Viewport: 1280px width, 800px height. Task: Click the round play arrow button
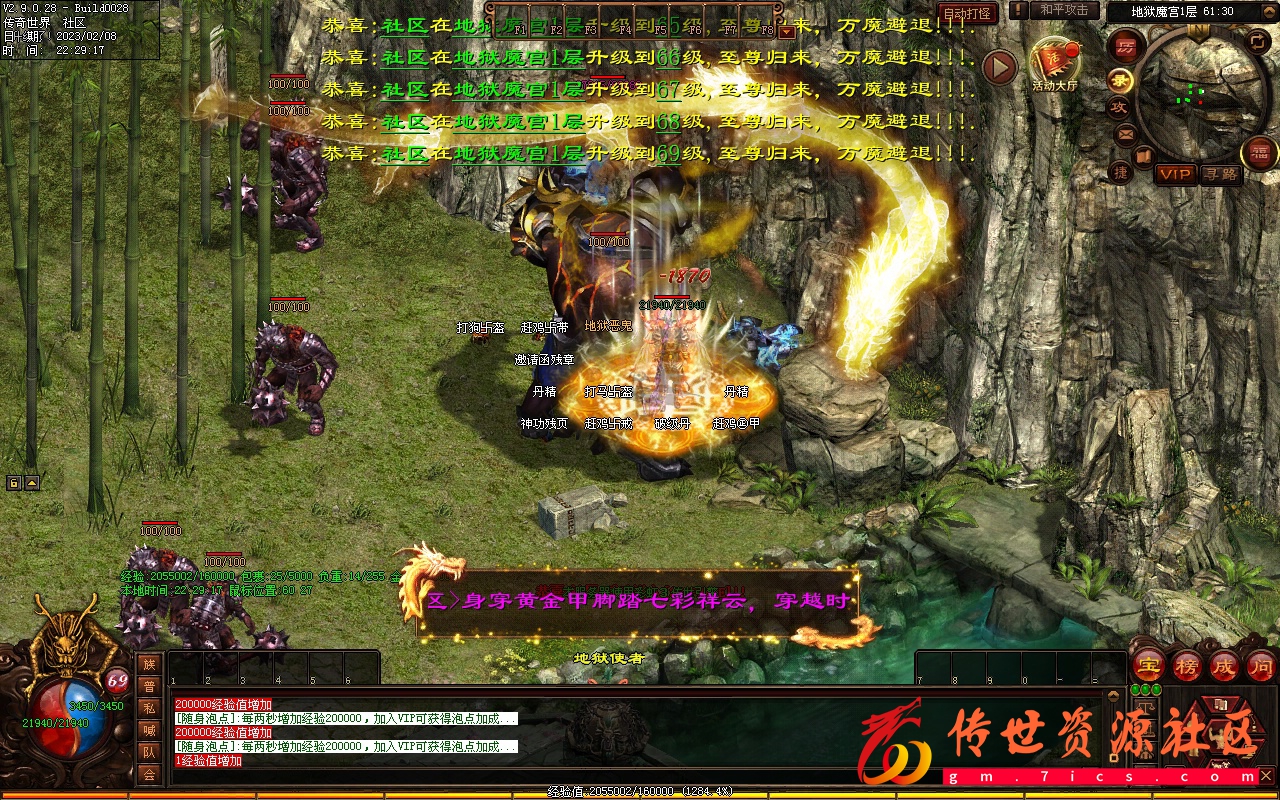pos(999,67)
